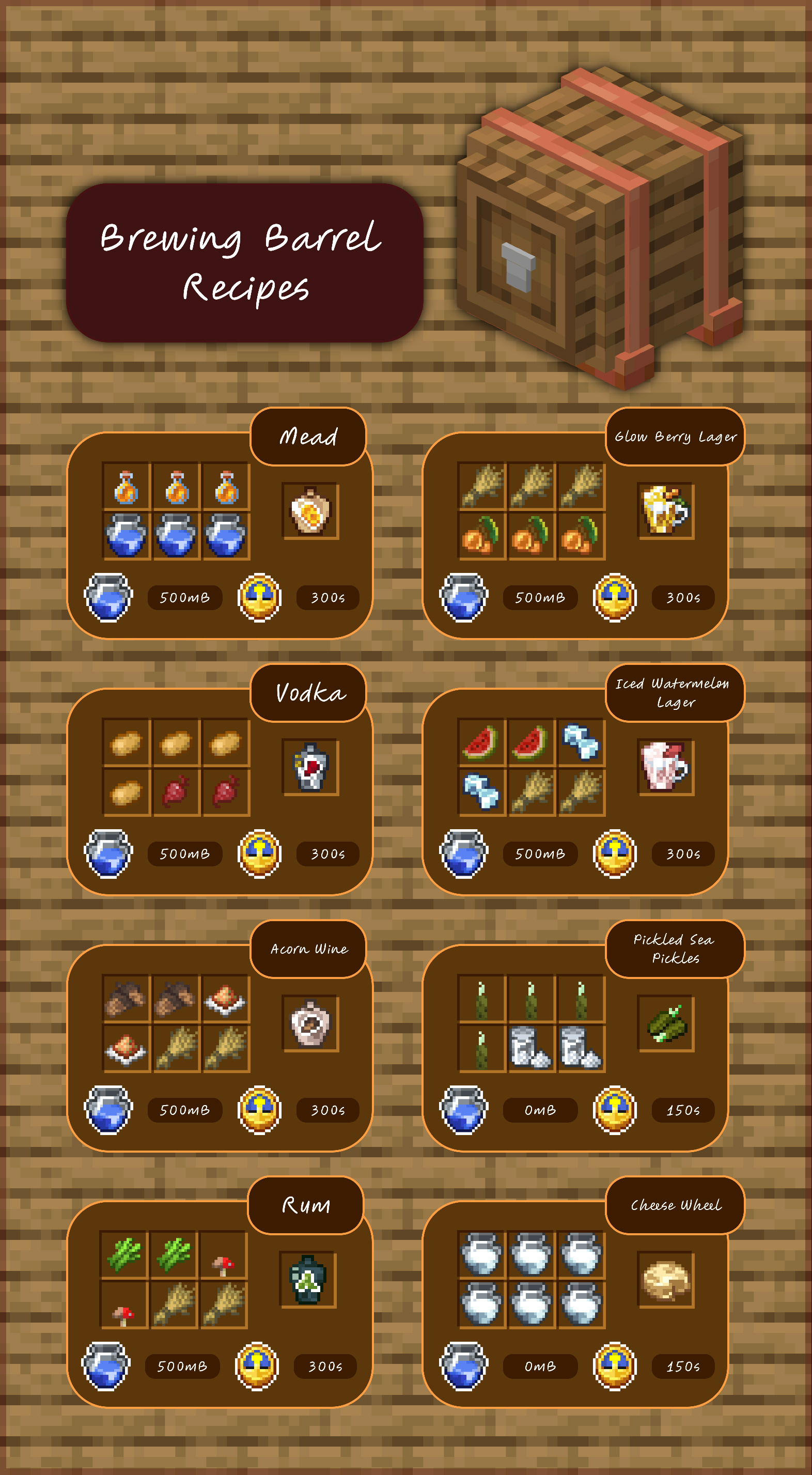
Task: Pick the Cheese Wheel result slot
Action: pos(665,1280)
